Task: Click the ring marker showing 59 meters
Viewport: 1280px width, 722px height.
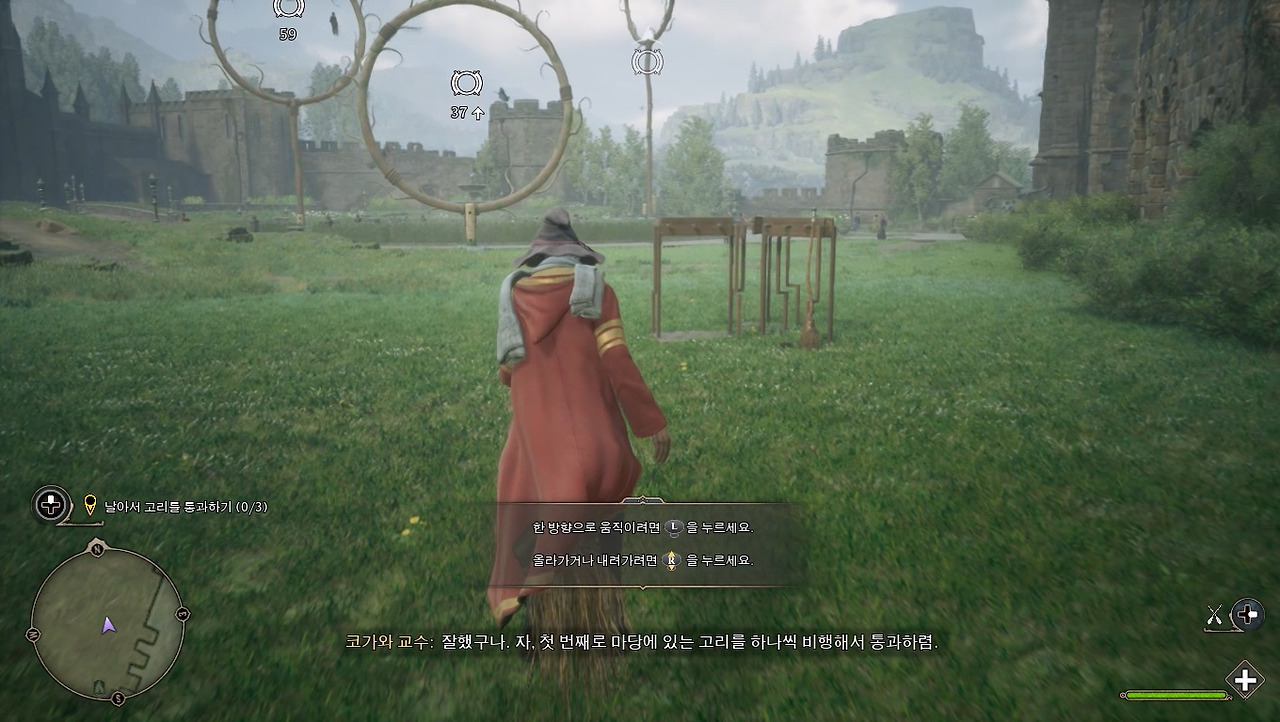Action: point(288,10)
